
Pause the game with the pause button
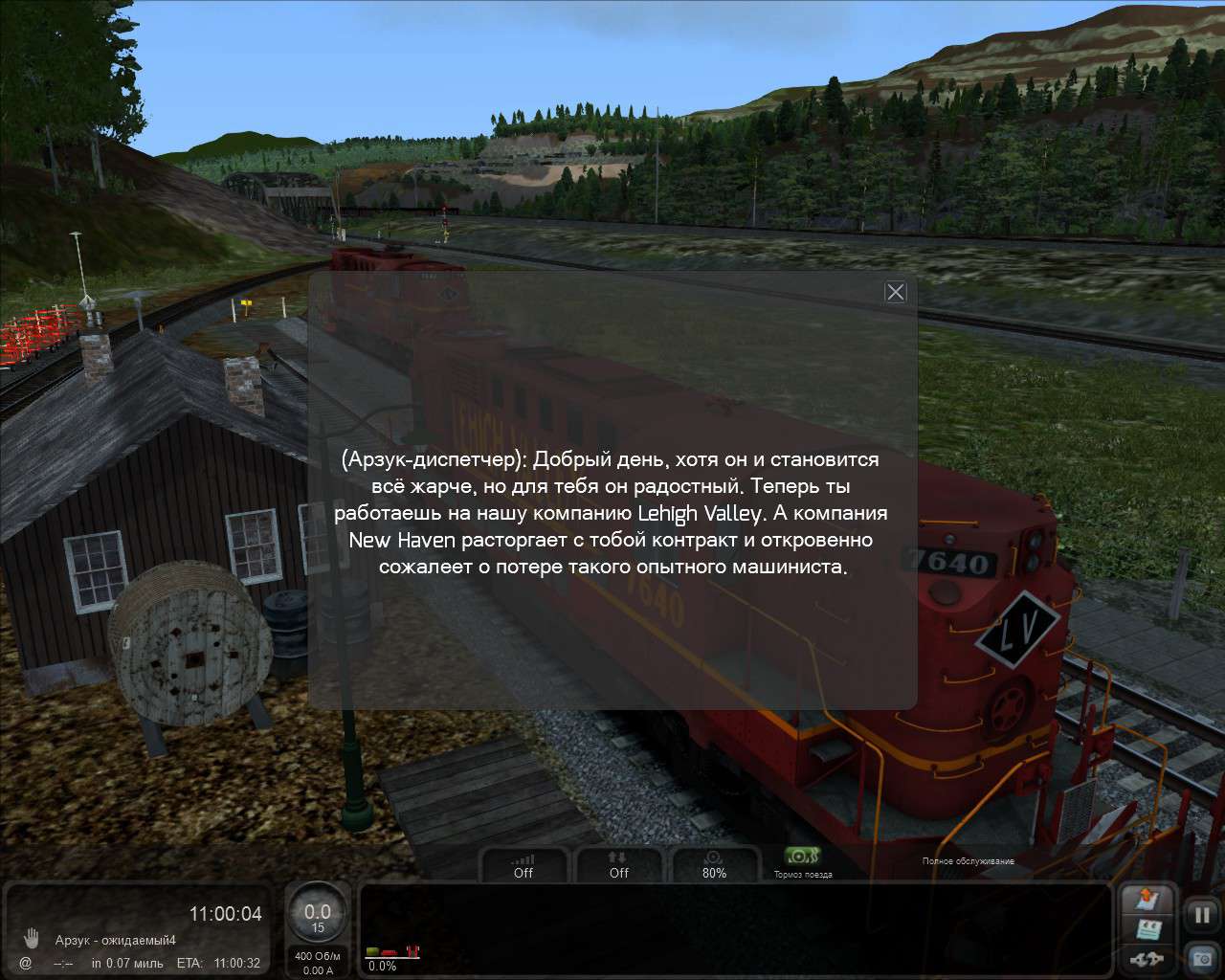click(1201, 915)
